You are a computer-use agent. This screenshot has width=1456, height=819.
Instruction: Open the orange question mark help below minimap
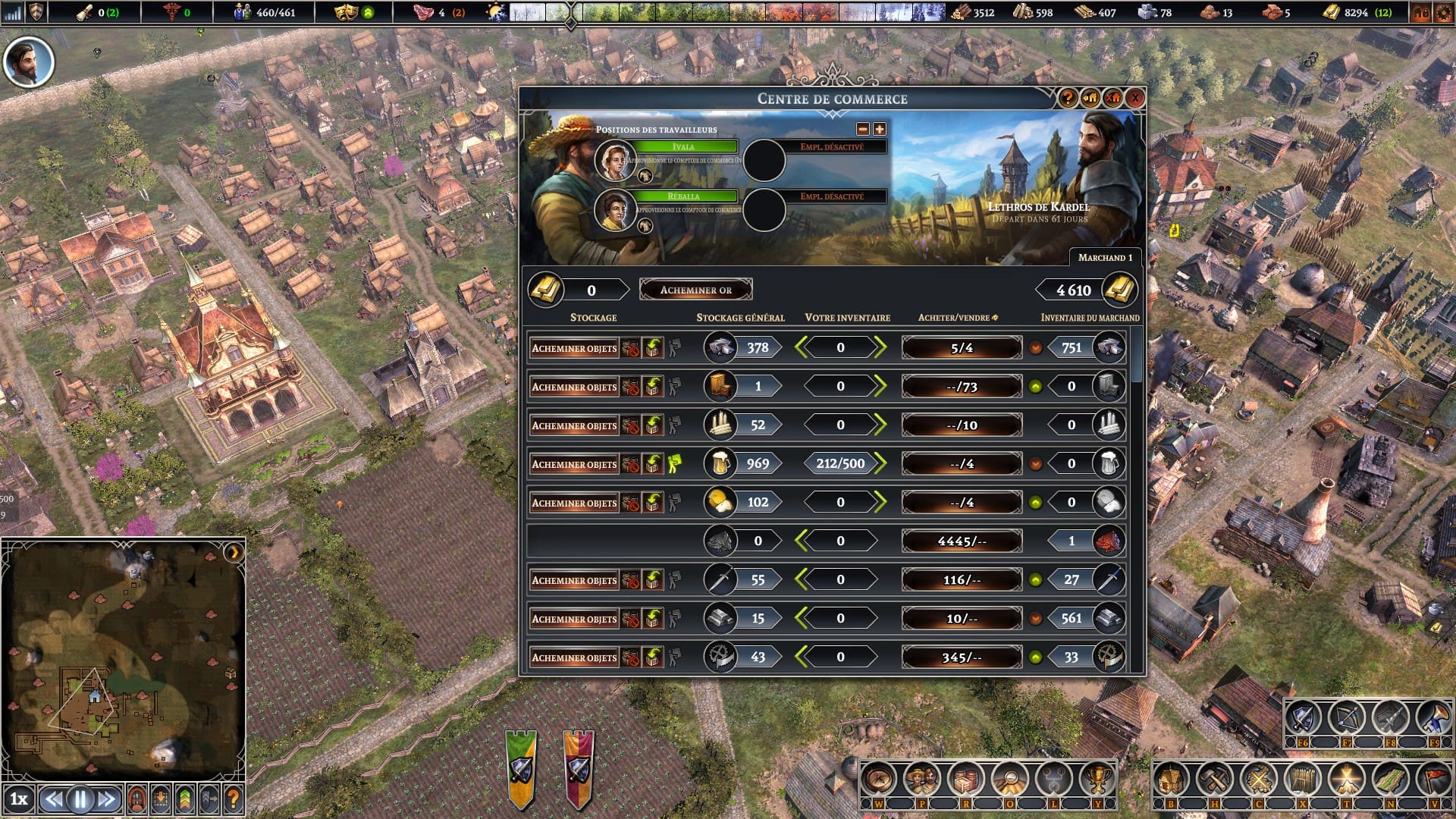coord(234,799)
